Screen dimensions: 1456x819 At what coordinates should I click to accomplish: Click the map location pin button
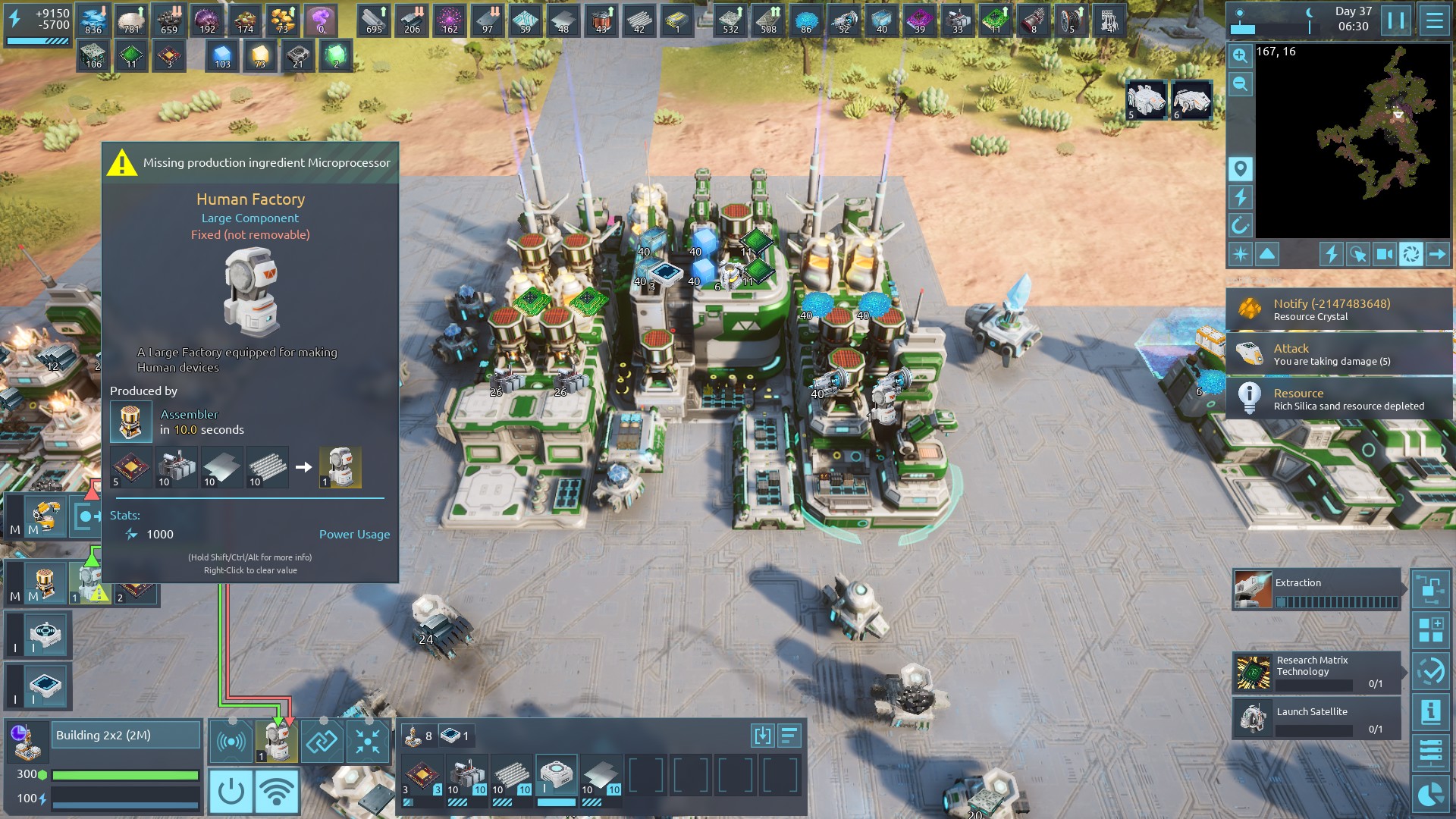pyautogui.click(x=1240, y=168)
